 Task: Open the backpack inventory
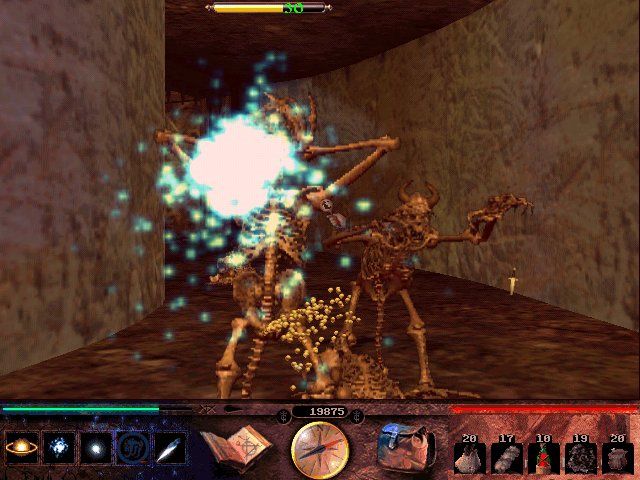(405, 447)
